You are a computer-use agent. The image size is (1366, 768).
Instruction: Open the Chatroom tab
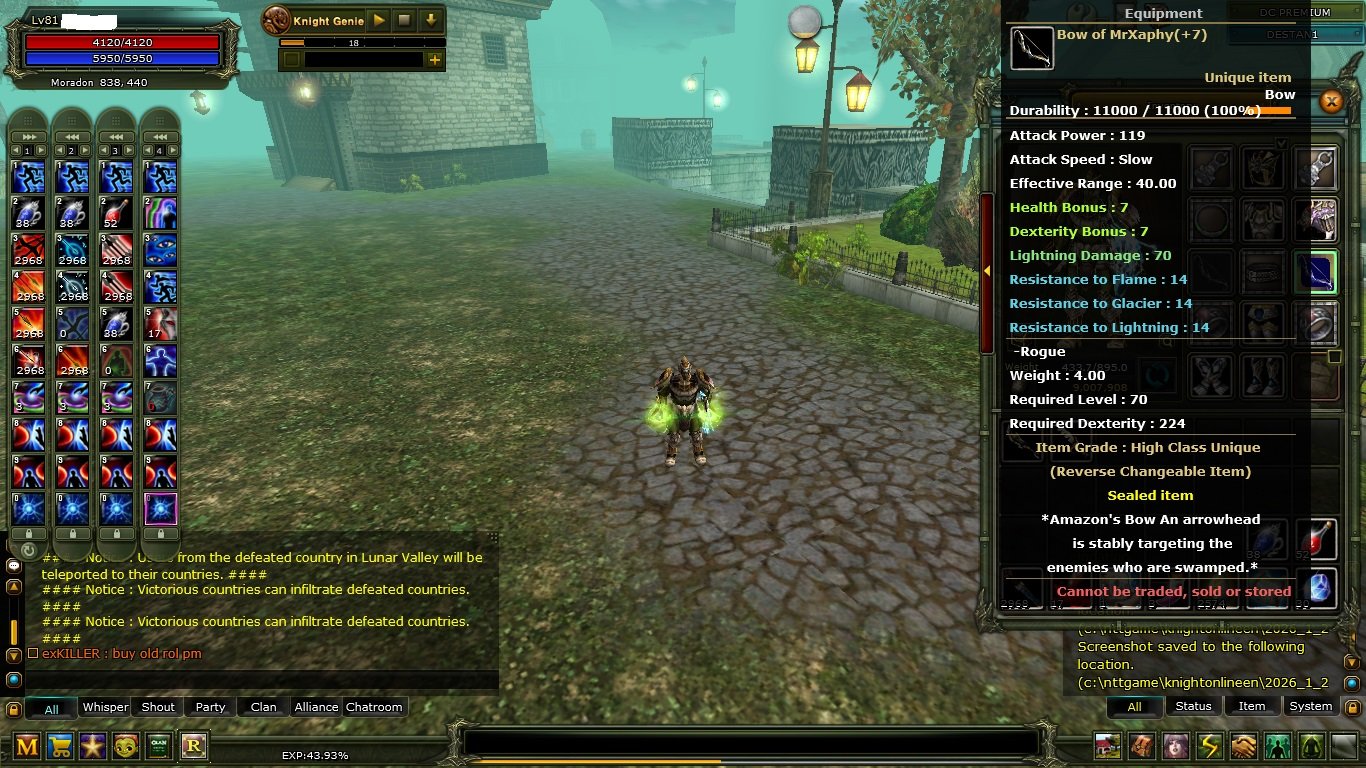click(374, 707)
